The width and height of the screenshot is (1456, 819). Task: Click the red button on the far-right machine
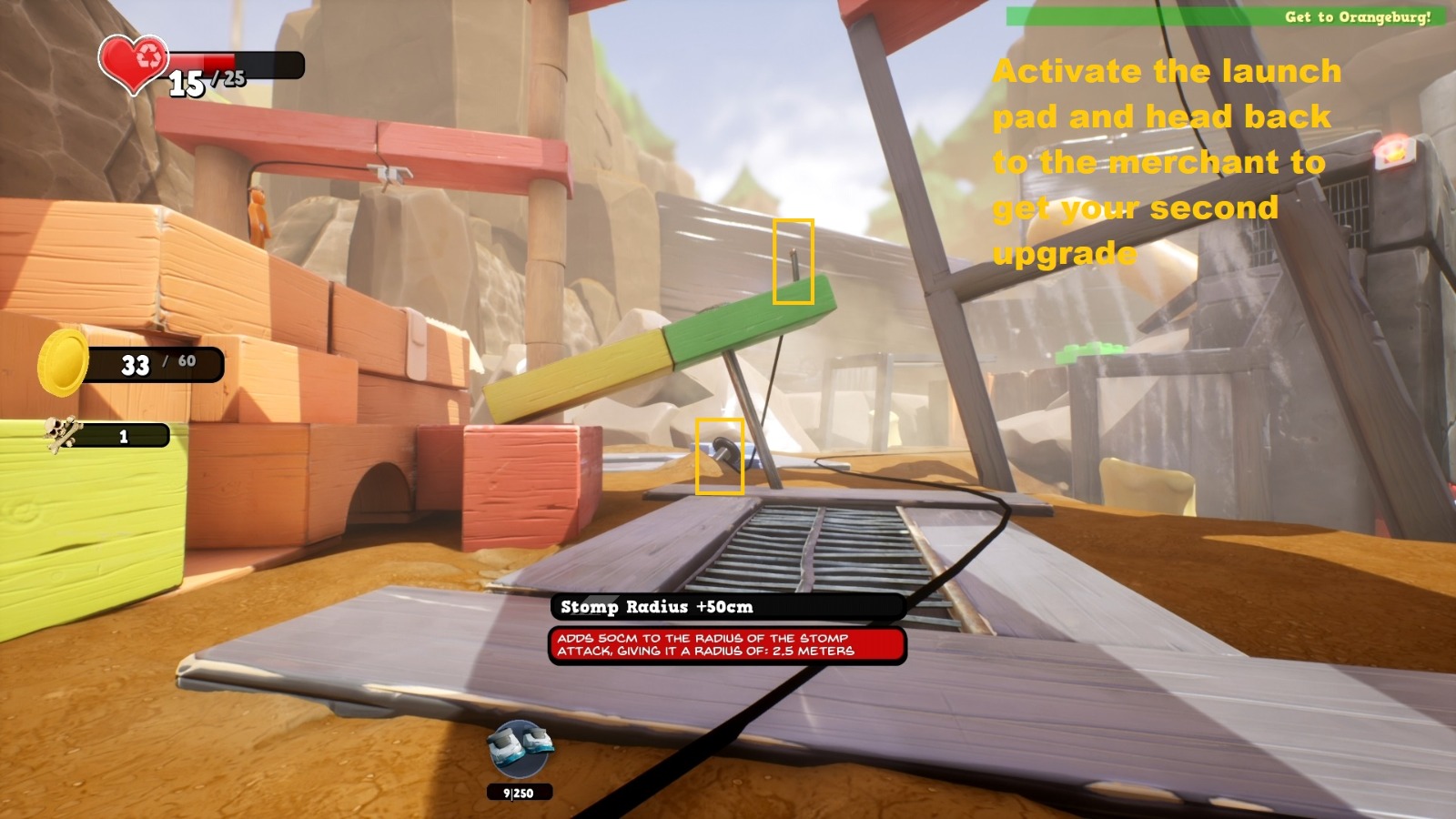click(x=1393, y=153)
